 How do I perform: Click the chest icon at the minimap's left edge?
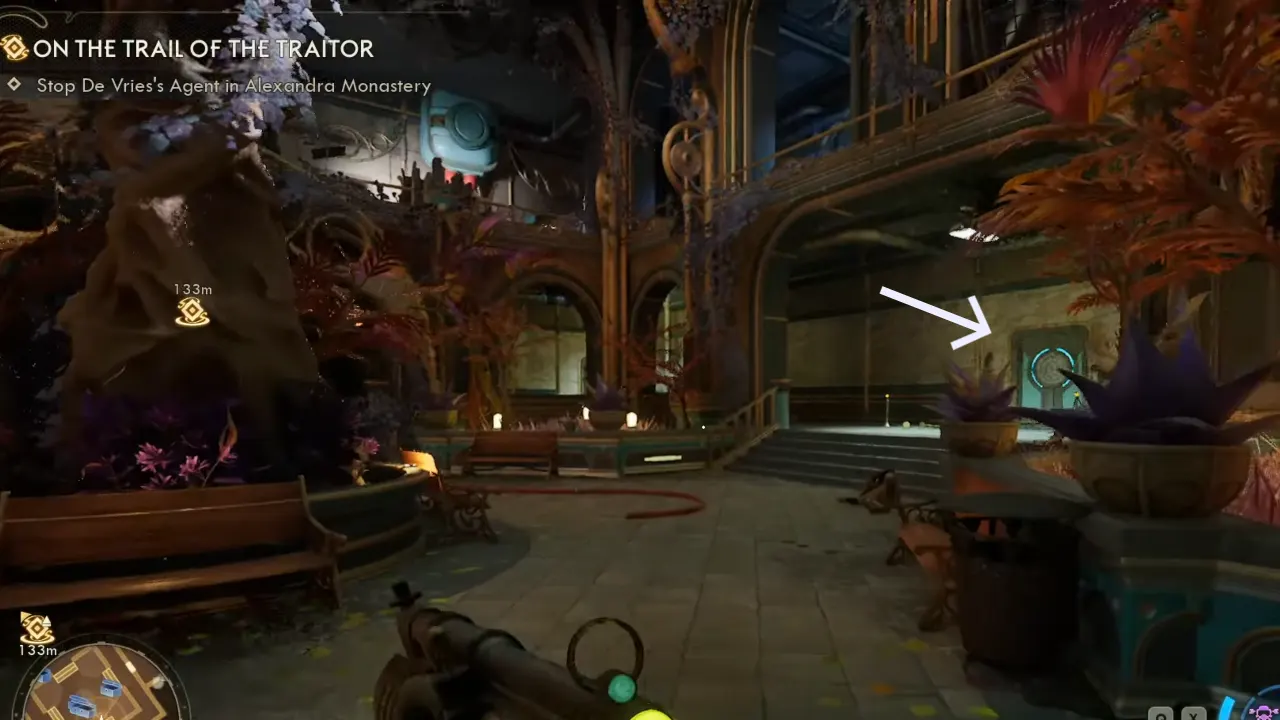(45, 676)
